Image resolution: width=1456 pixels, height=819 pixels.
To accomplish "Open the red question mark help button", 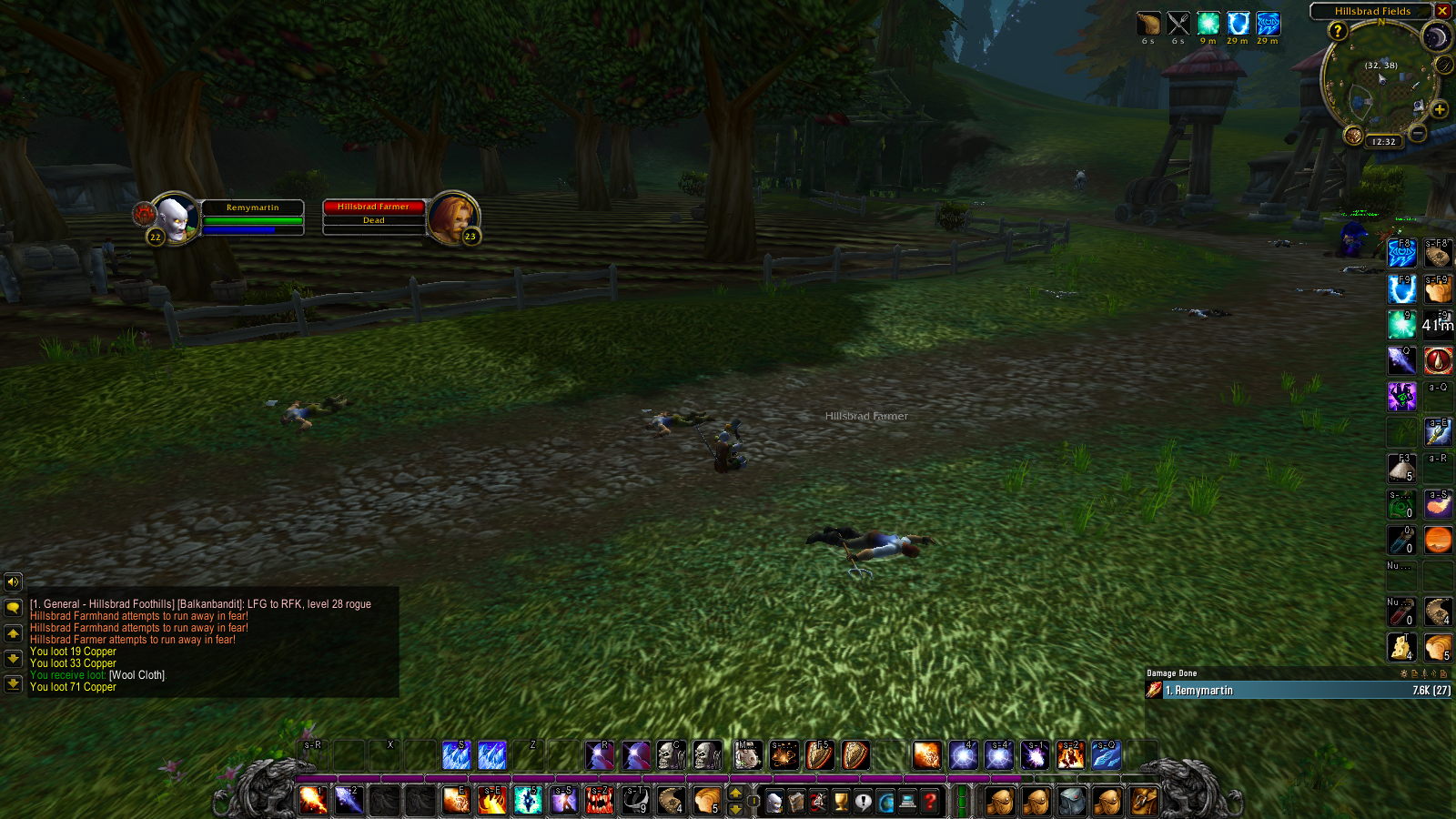I will (x=930, y=802).
